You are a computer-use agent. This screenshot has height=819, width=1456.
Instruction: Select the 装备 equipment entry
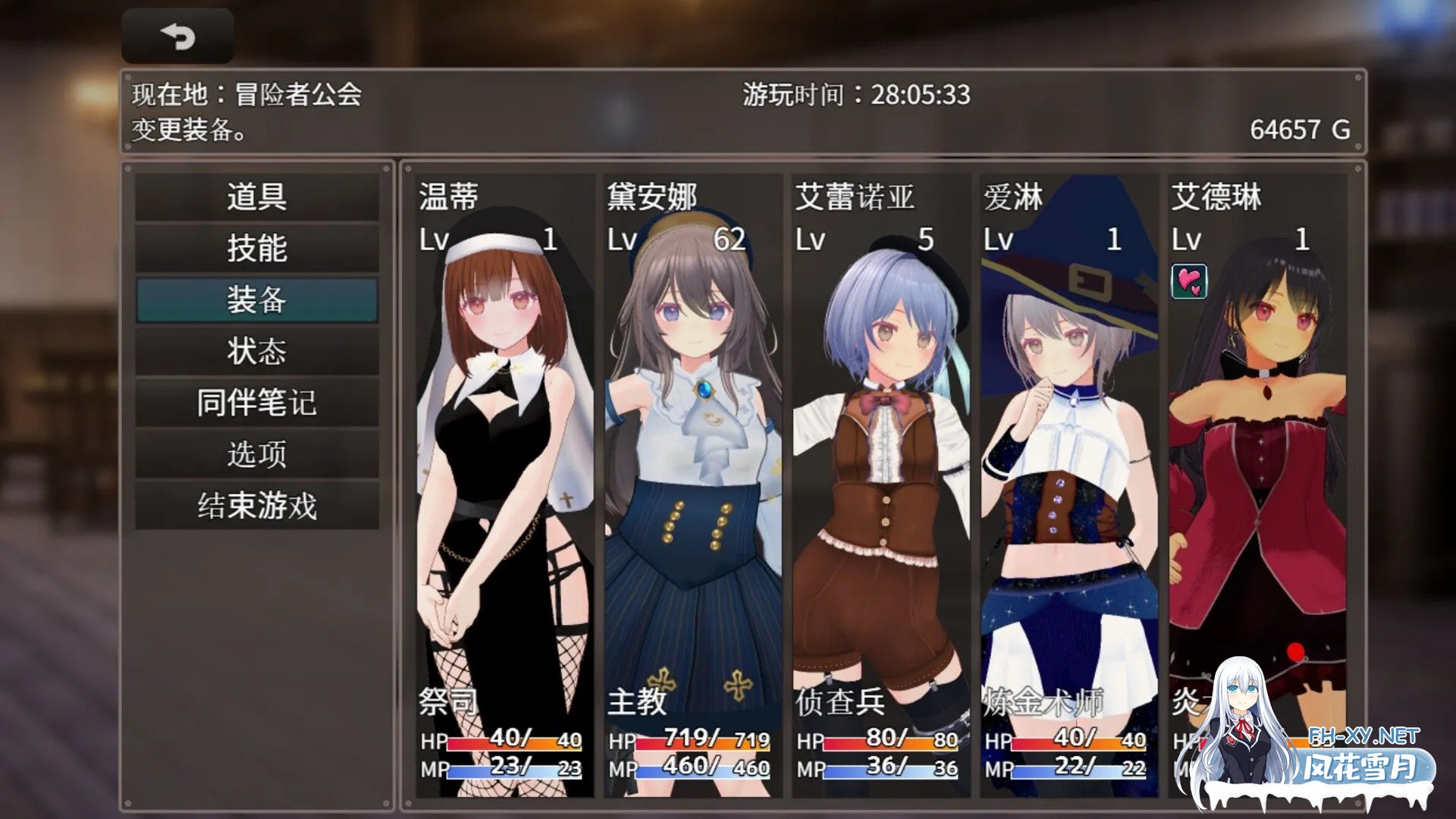pos(257,300)
